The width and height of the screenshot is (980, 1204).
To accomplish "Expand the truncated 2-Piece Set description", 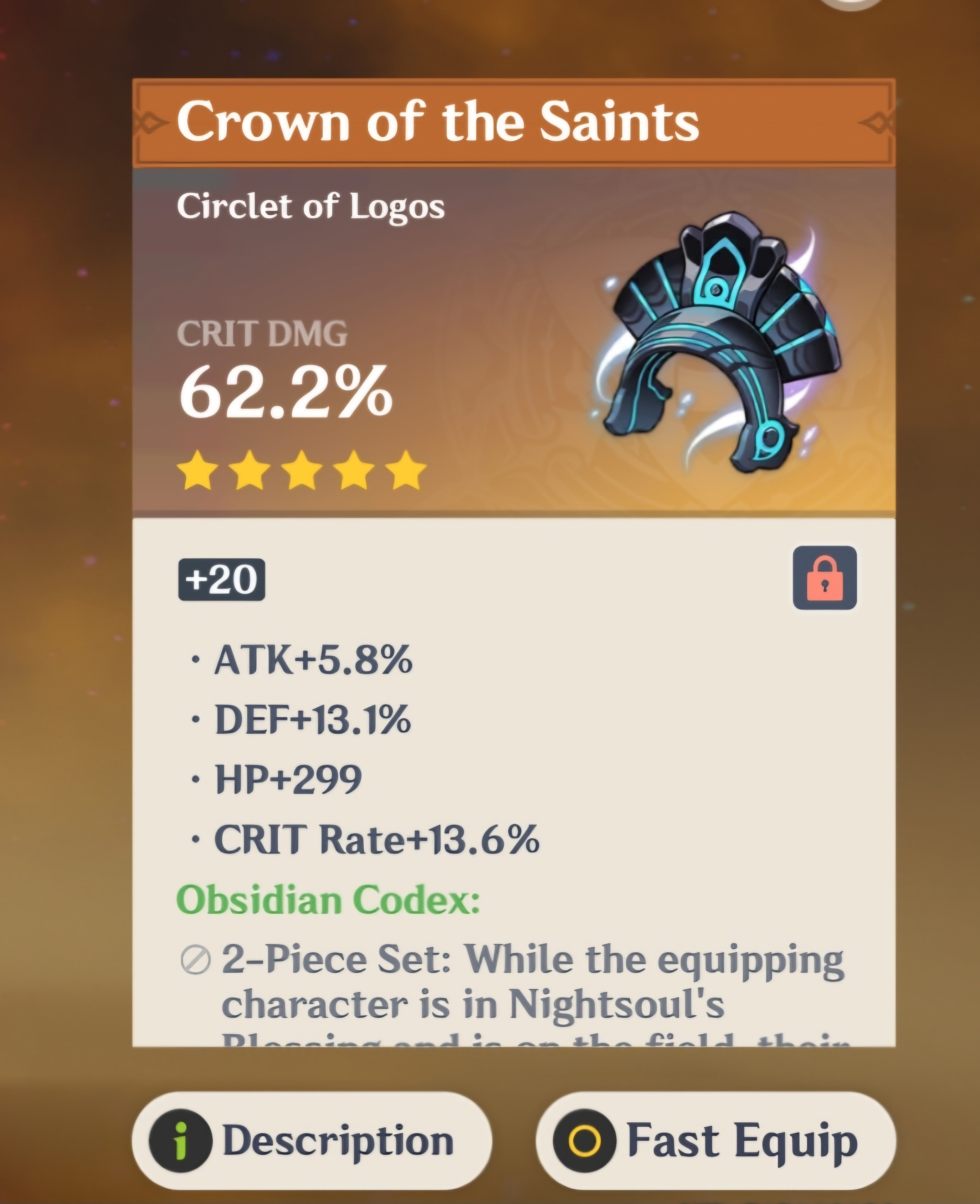I will coord(508,988).
